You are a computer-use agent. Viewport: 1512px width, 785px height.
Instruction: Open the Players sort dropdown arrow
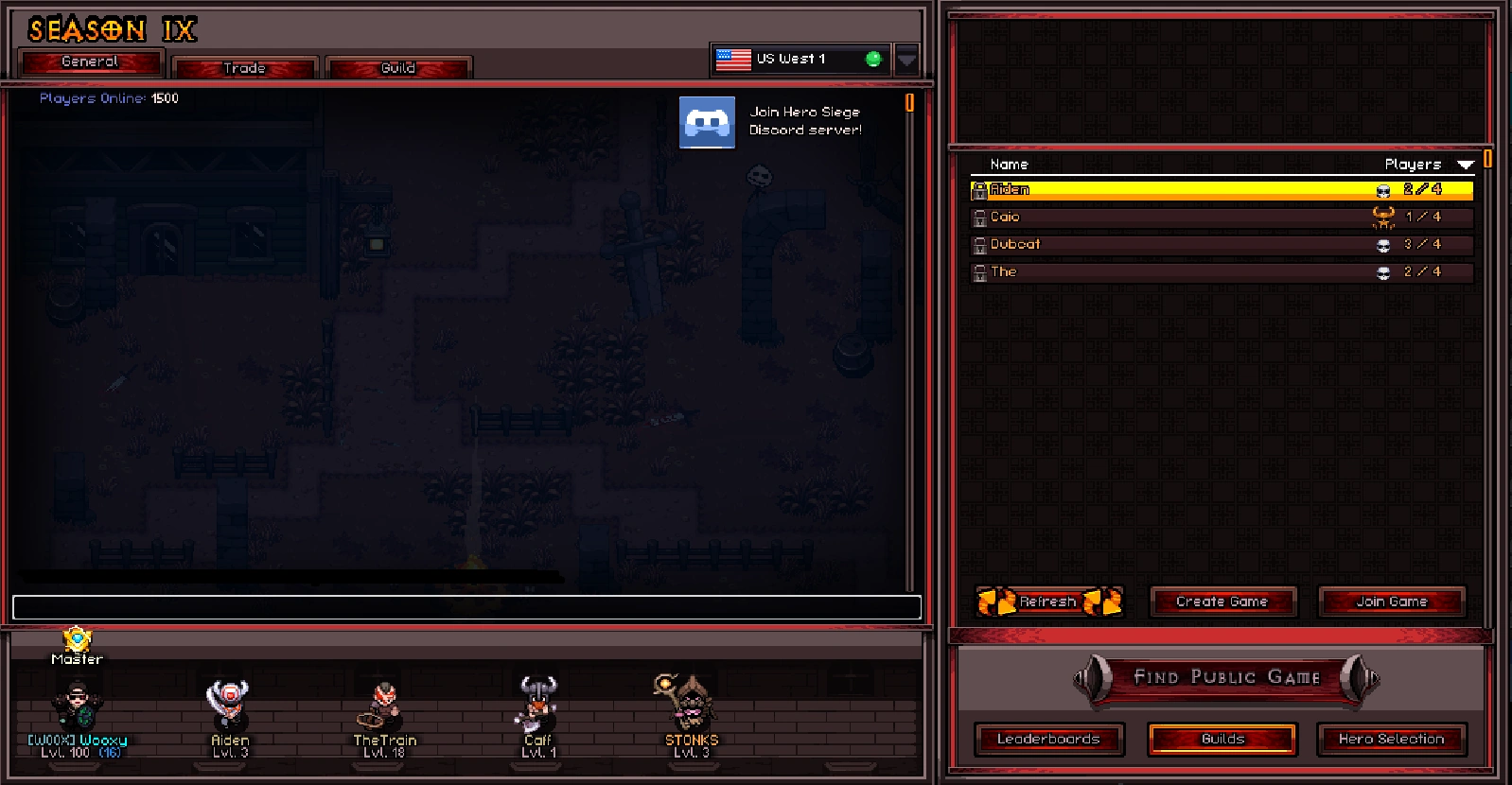1466,164
